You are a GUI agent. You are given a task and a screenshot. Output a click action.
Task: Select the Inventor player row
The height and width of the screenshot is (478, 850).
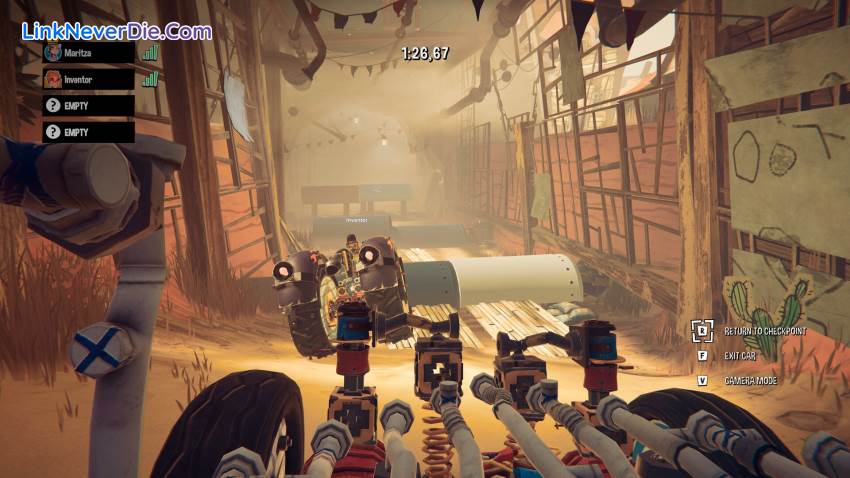click(88, 79)
